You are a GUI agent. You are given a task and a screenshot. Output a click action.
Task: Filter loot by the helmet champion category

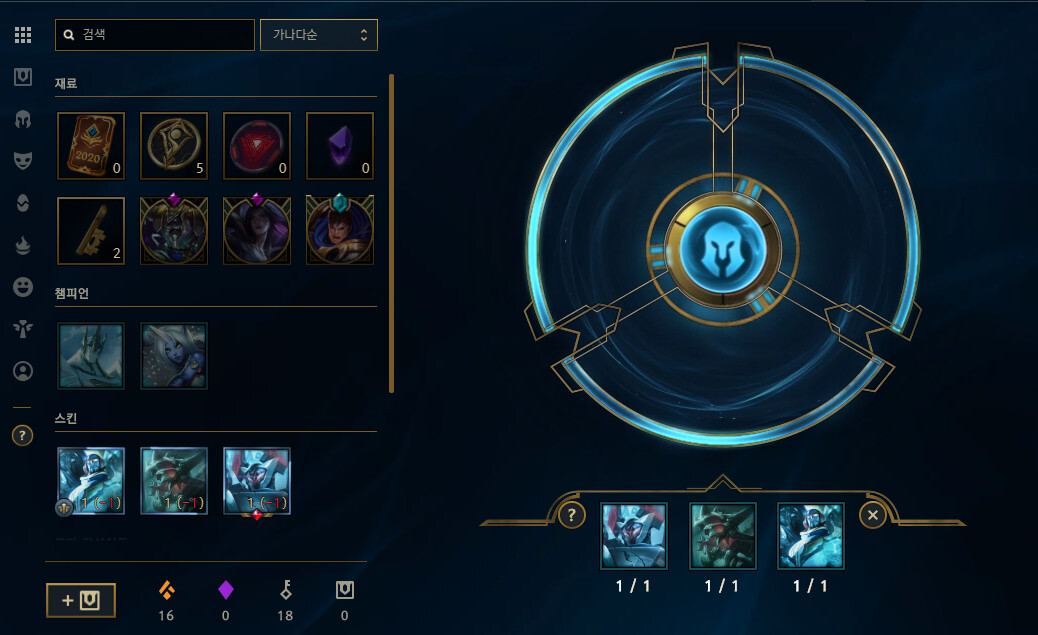pyautogui.click(x=23, y=119)
